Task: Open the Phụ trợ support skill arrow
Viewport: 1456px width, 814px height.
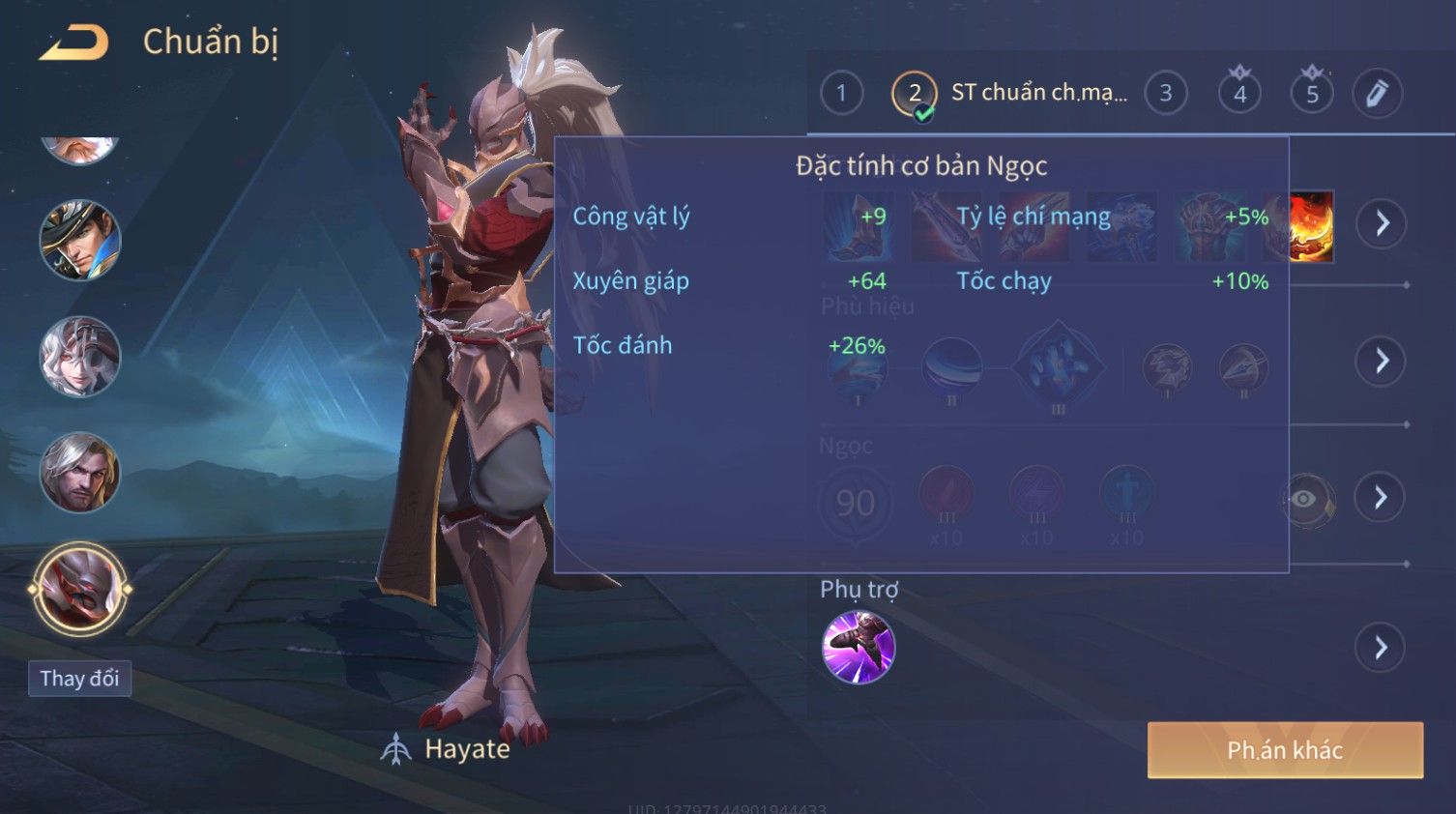Action: tap(1382, 647)
